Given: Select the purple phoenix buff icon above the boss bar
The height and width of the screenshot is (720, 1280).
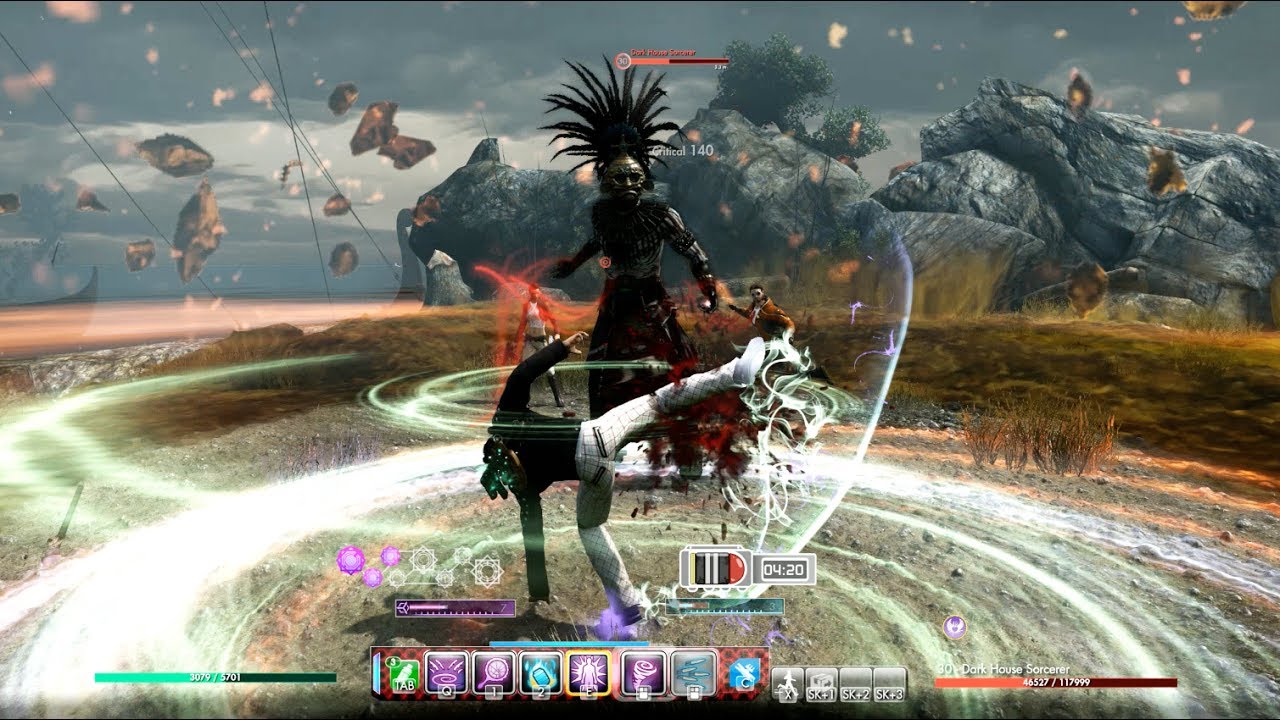Looking at the screenshot, I should 955,628.
